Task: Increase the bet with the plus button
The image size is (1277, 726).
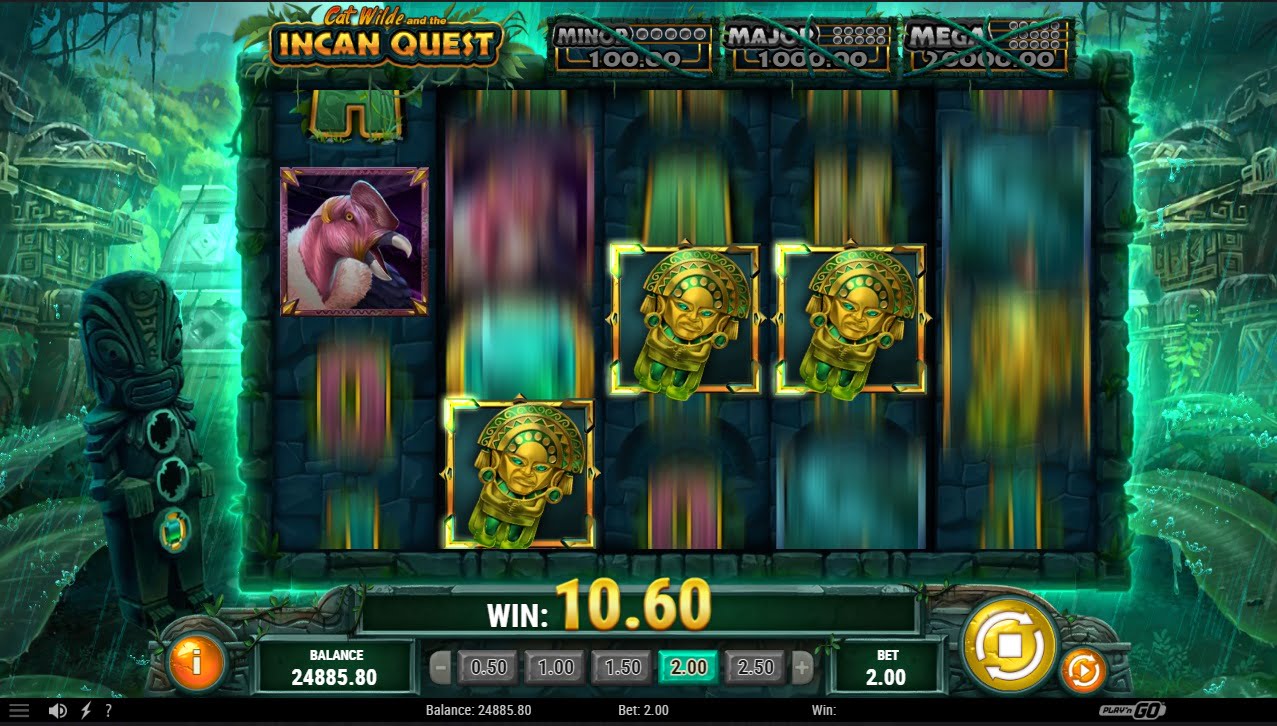Action: pyautogui.click(x=802, y=667)
